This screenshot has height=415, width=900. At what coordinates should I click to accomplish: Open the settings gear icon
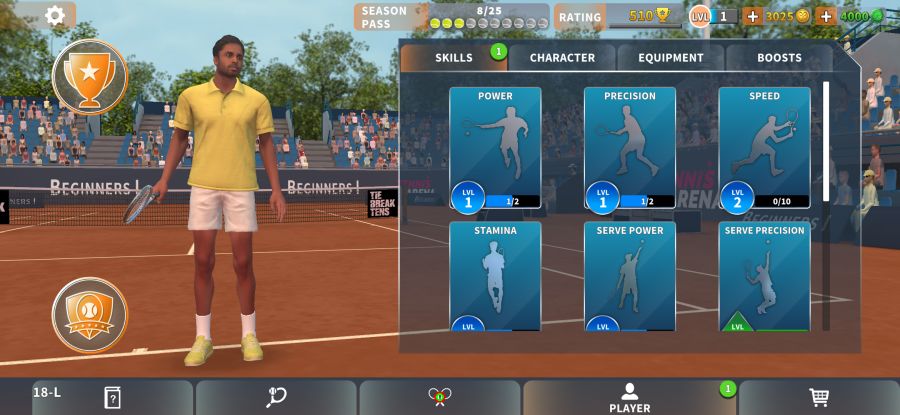coord(55,15)
